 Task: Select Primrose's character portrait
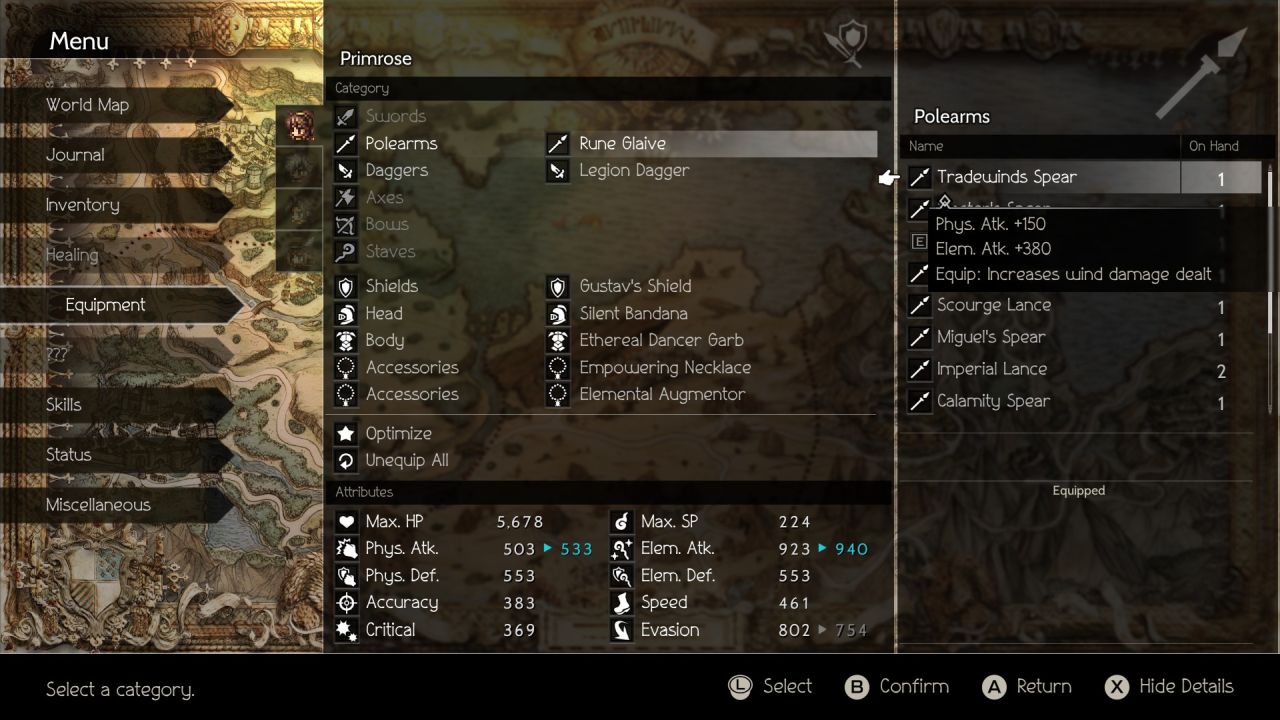pyautogui.click(x=299, y=127)
